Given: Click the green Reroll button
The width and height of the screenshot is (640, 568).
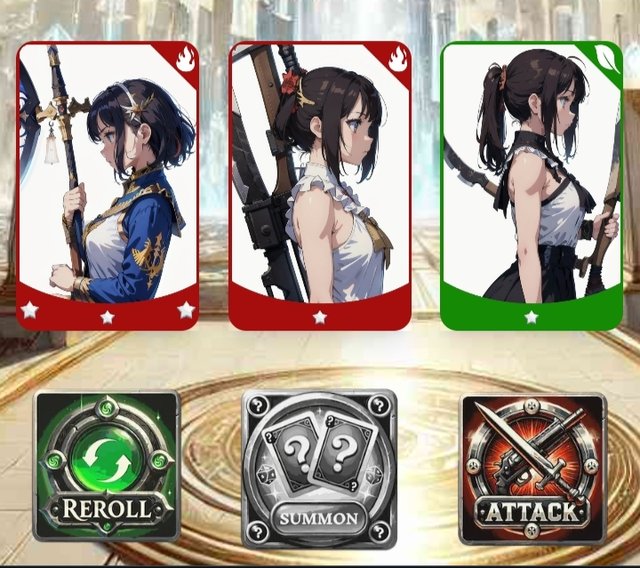Looking at the screenshot, I should click(x=107, y=466).
